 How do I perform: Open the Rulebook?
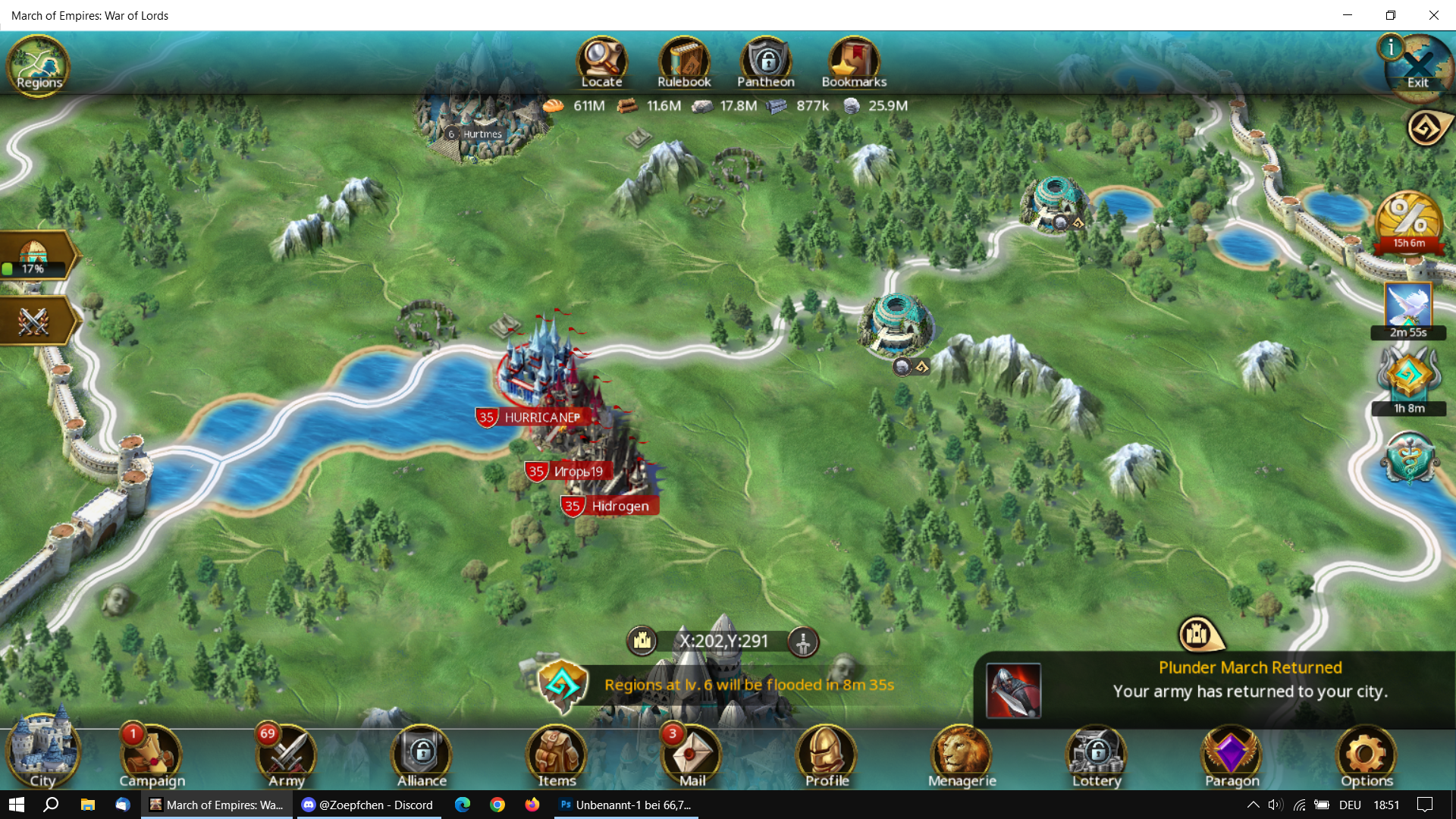[x=683, y=62]
